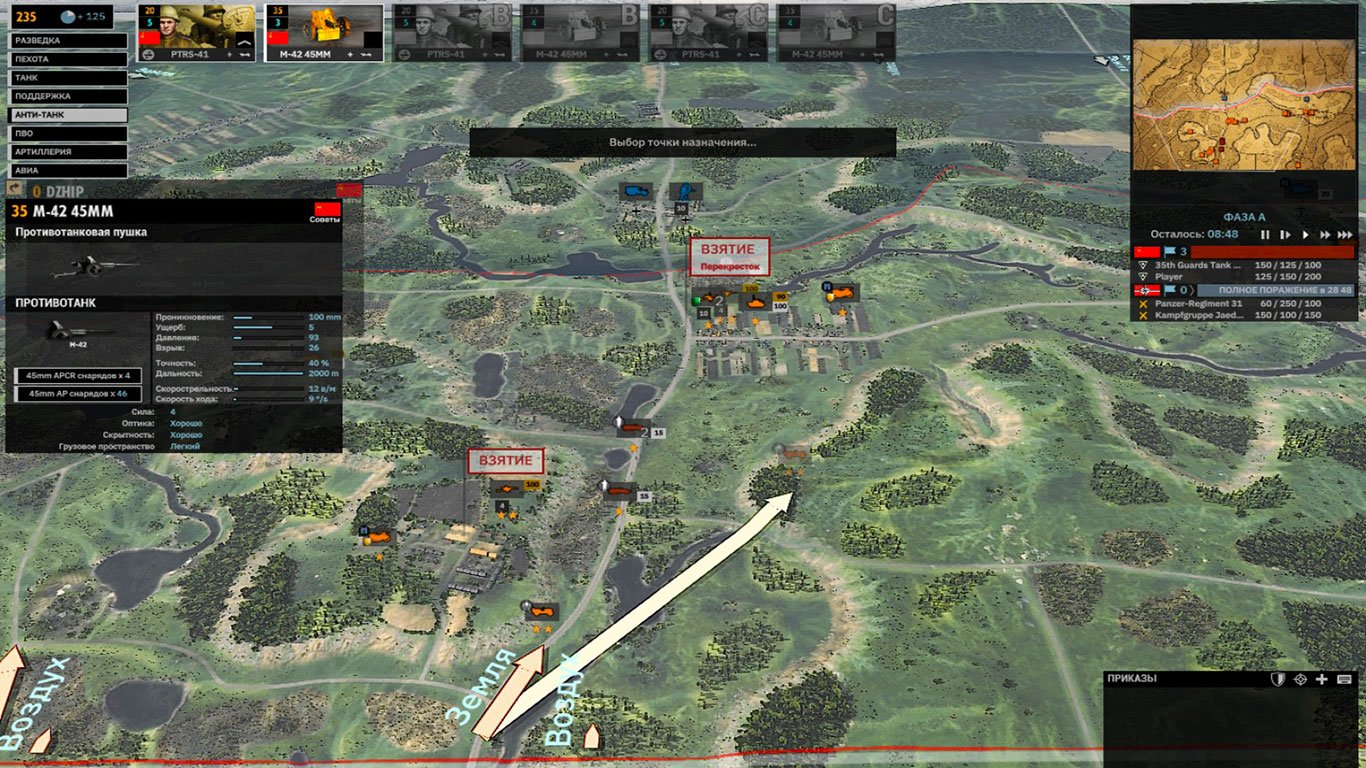Expand the ПОЛНОЕ ПОРАЖЕНИЕ score details chevron

[x=1193, y=290]
